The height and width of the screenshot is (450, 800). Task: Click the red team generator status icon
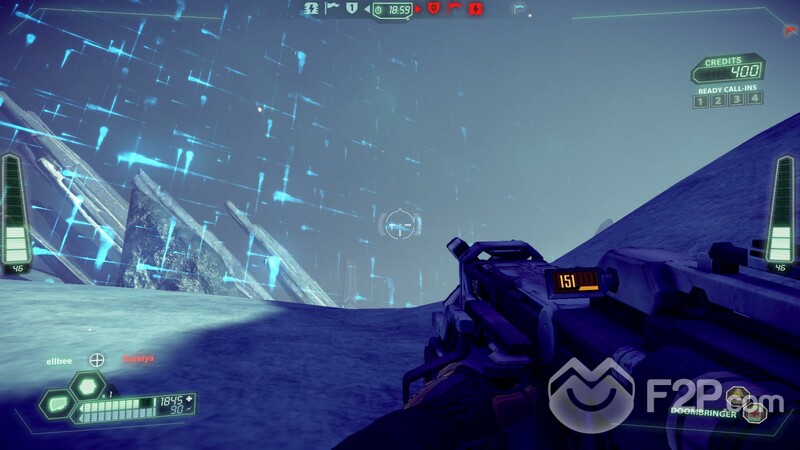[x=476, y=8]
